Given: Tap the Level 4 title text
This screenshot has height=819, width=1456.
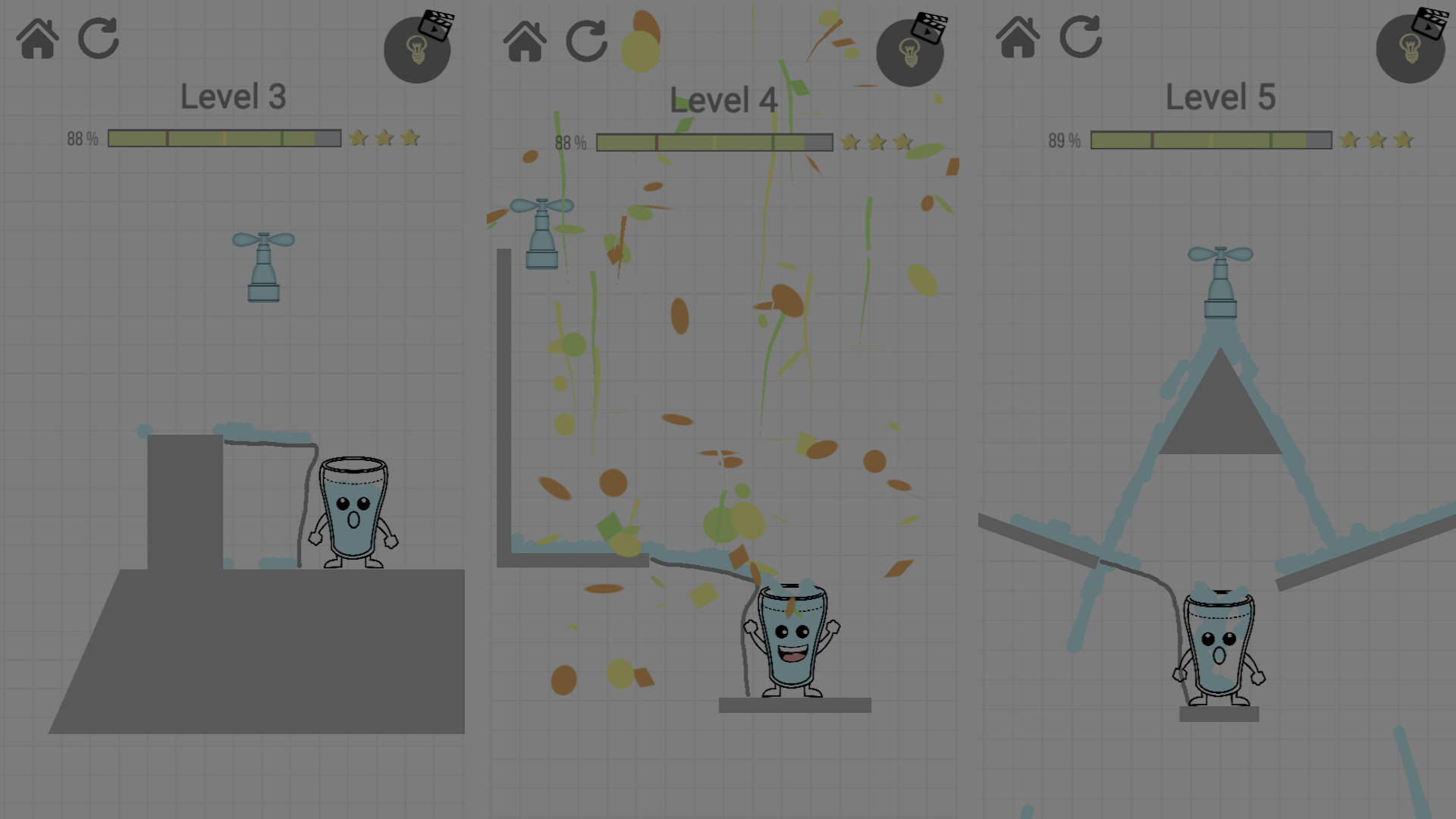Looking at the screenshot, I should 723,99.
